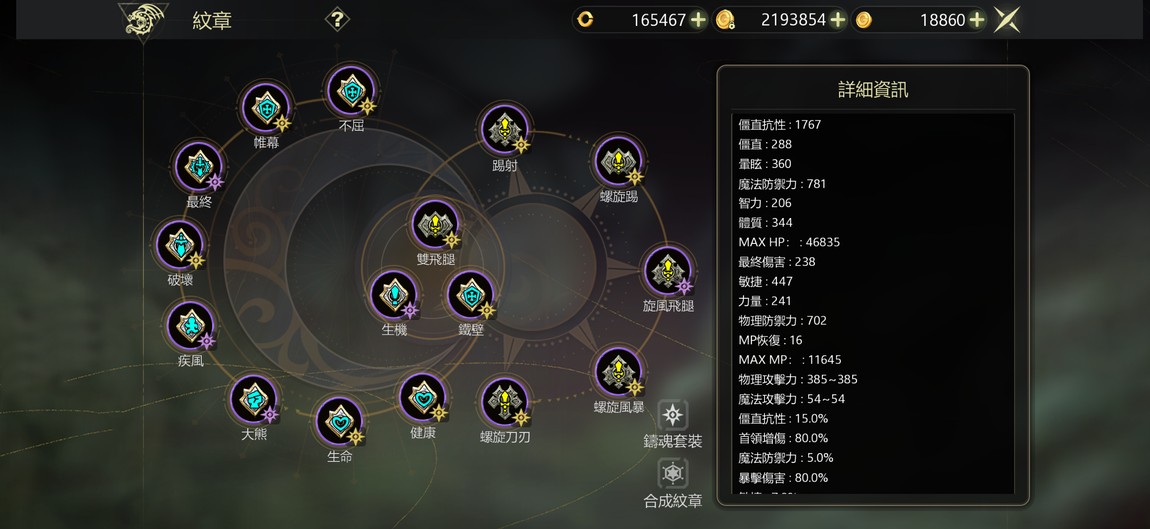
Task: Pick the 旋風飛腿 skill crest
Action: pyautogui.click(x=667, y=270)
